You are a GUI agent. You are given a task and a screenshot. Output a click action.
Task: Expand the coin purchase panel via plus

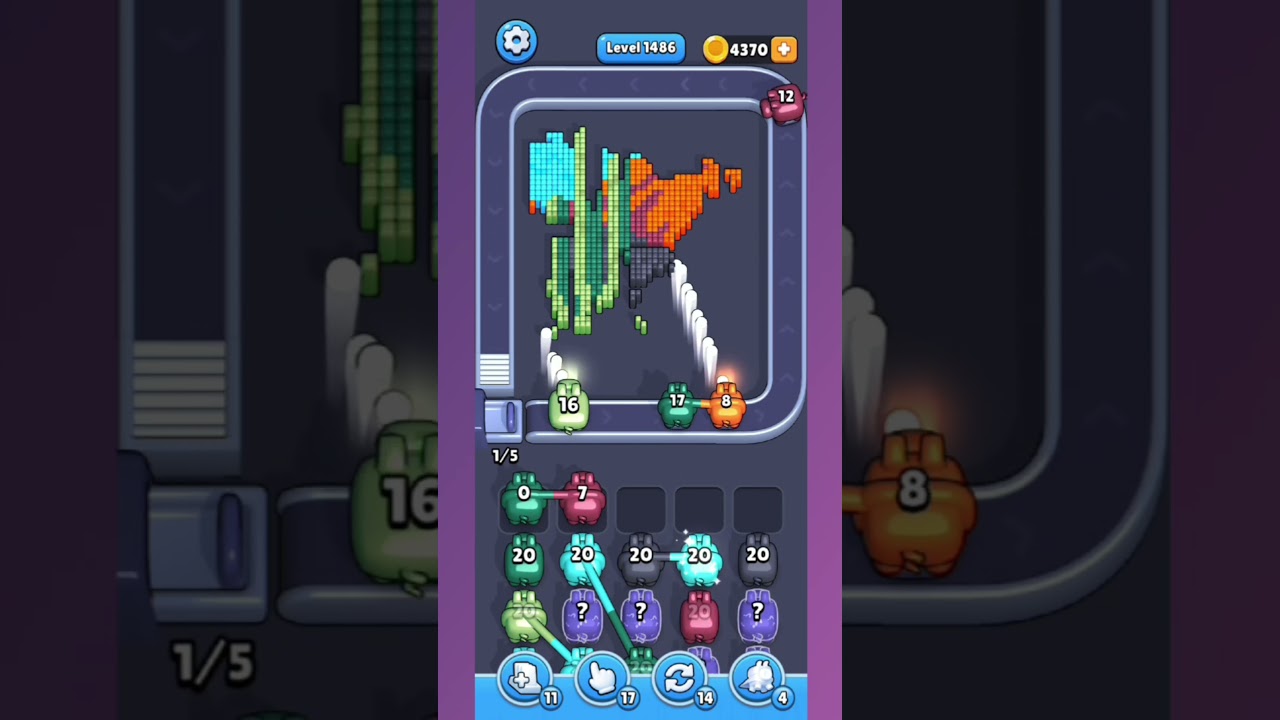[785, 48]
